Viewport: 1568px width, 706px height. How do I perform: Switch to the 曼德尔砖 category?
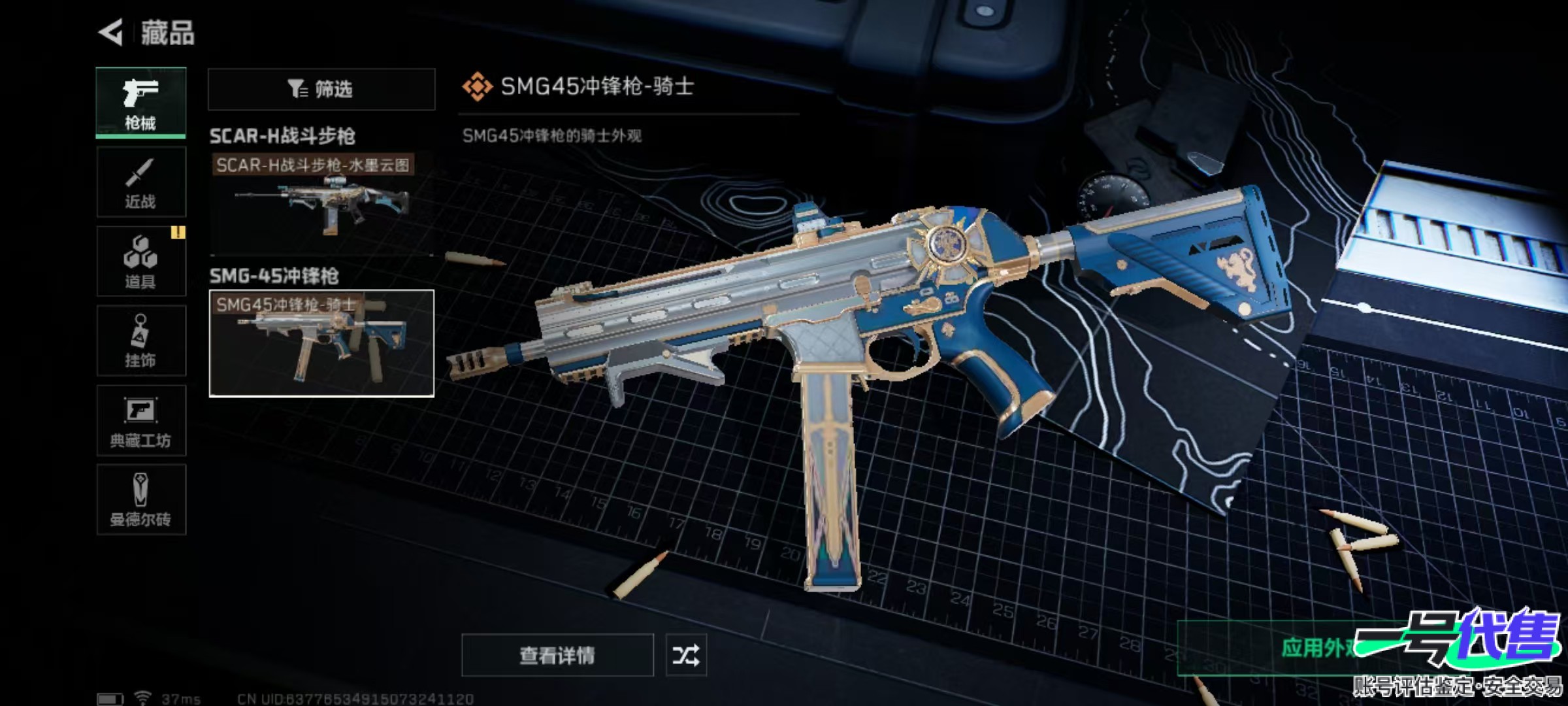point(141,500)
